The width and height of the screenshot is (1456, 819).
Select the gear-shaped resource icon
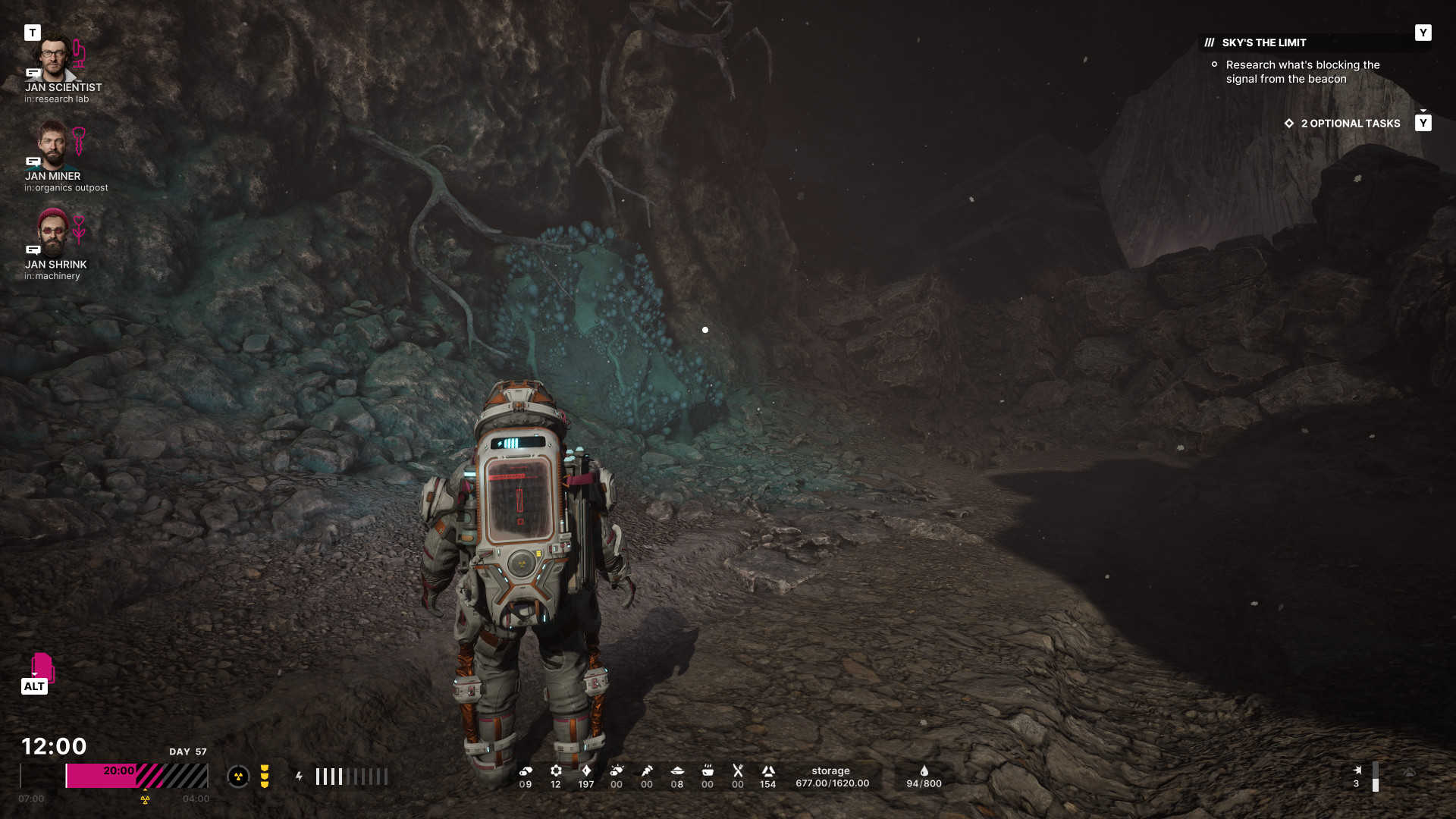[x=556, y=770]
